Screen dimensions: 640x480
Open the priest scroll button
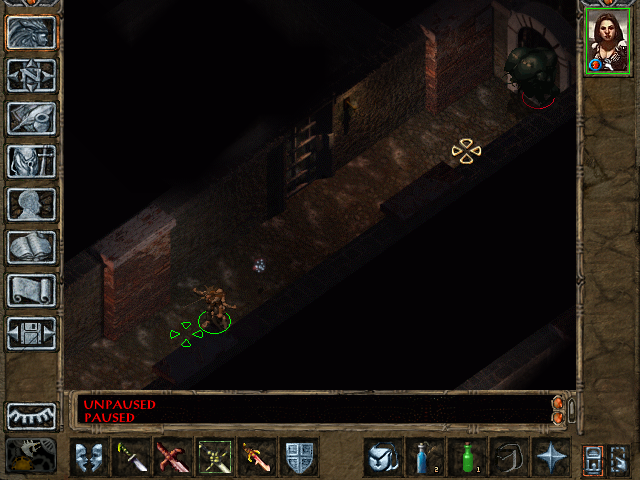(x=31, y=290)
